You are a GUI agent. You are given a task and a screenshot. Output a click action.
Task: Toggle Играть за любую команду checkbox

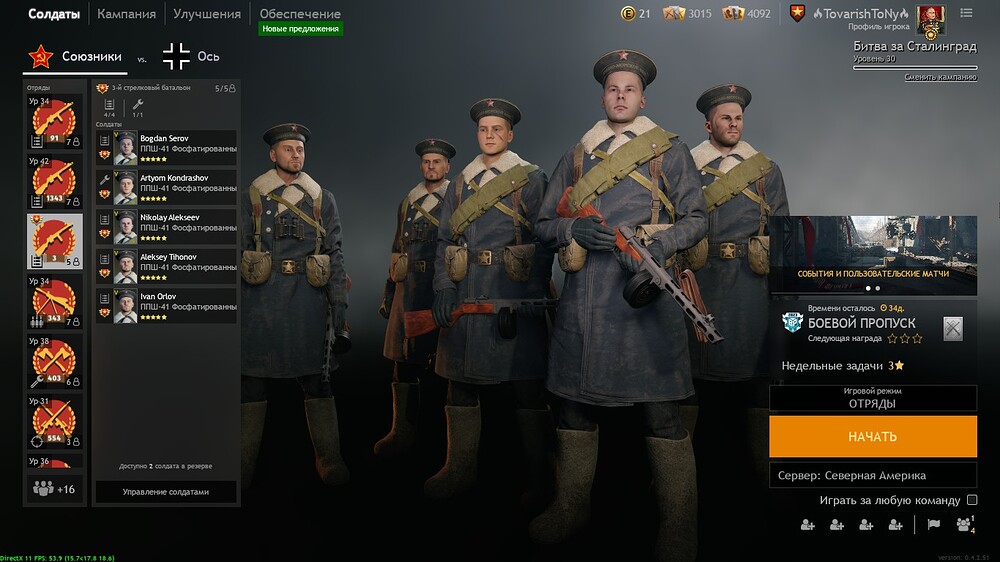point(972,500)
